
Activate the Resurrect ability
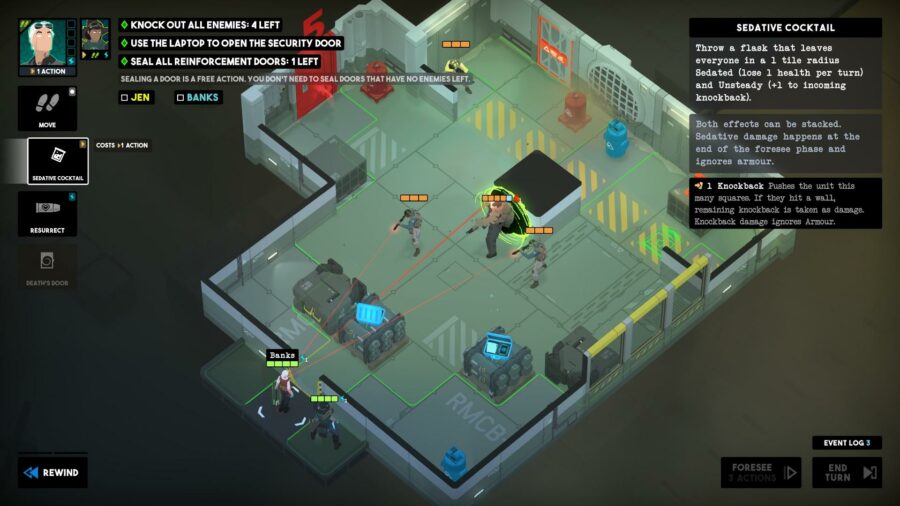pos(47,214)
